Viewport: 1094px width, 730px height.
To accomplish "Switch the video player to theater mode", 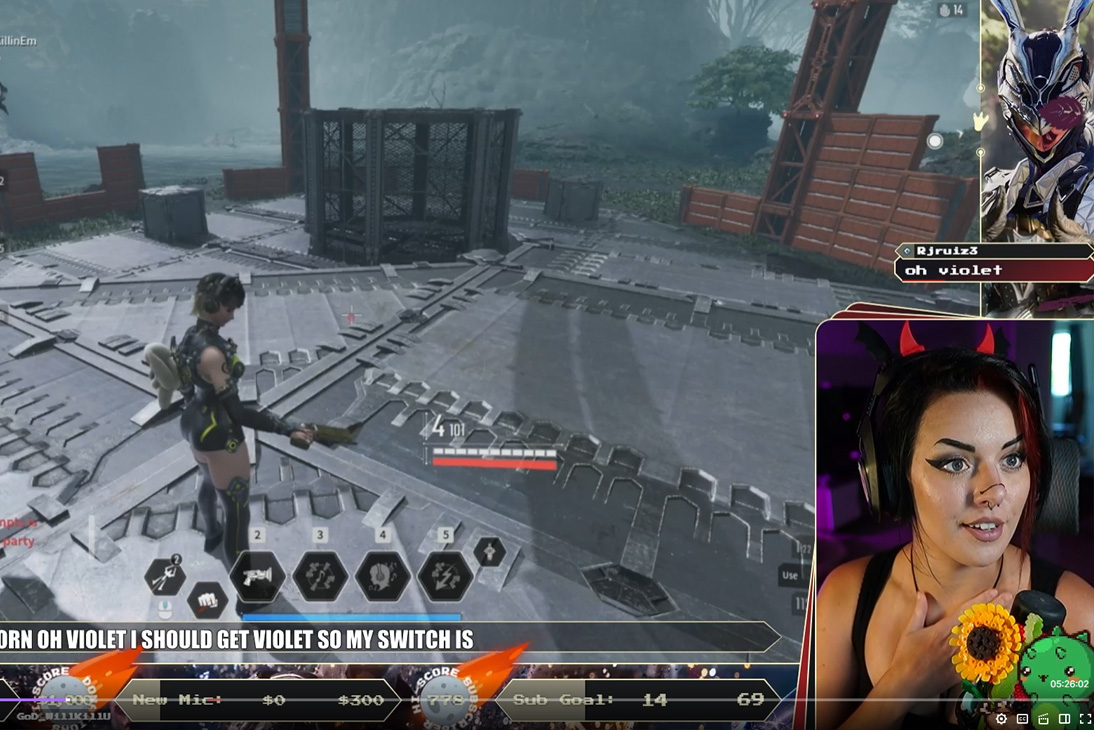I will (x=1064, y=718).
